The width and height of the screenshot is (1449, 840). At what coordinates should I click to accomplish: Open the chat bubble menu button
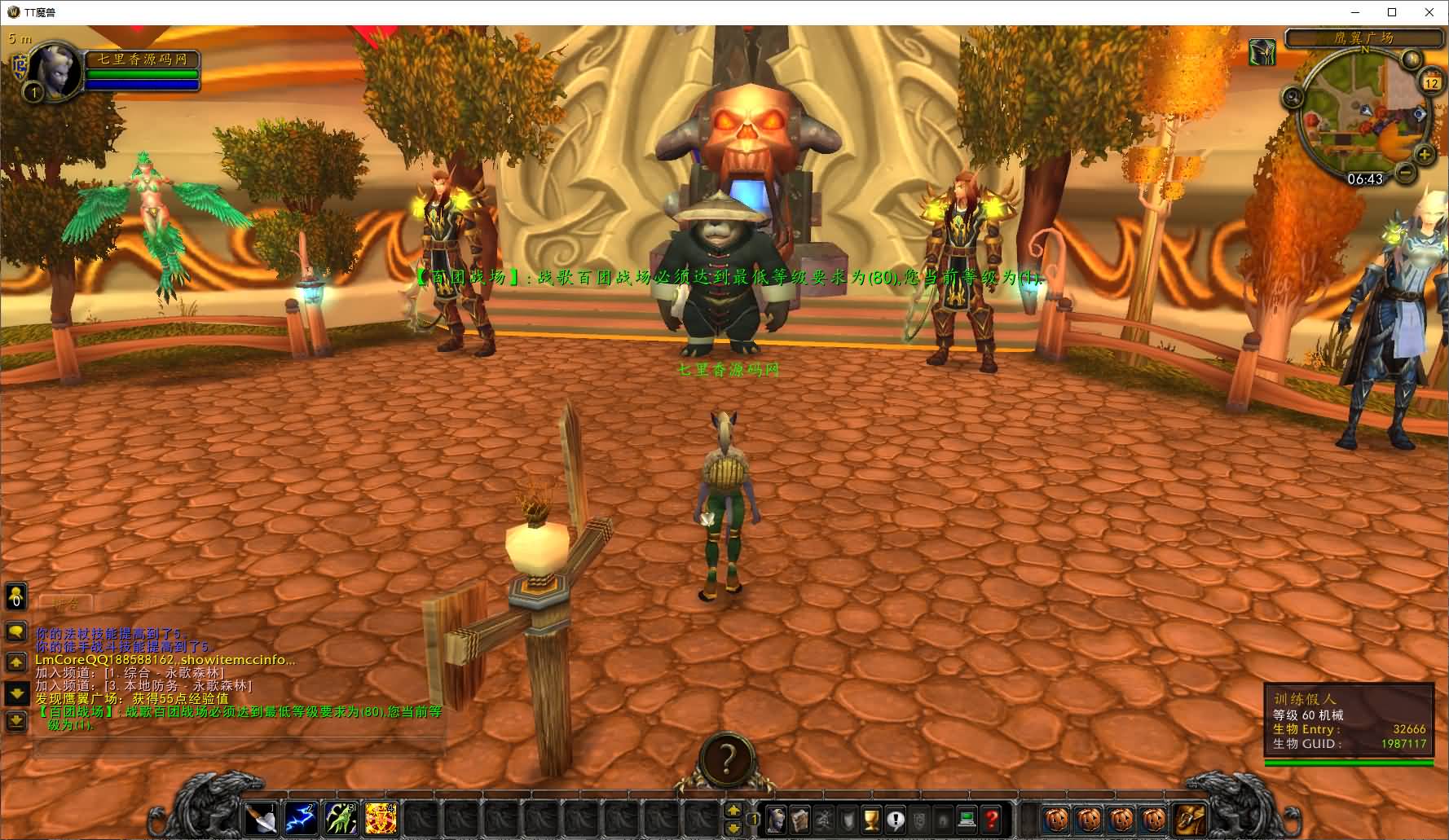point(15,632)
